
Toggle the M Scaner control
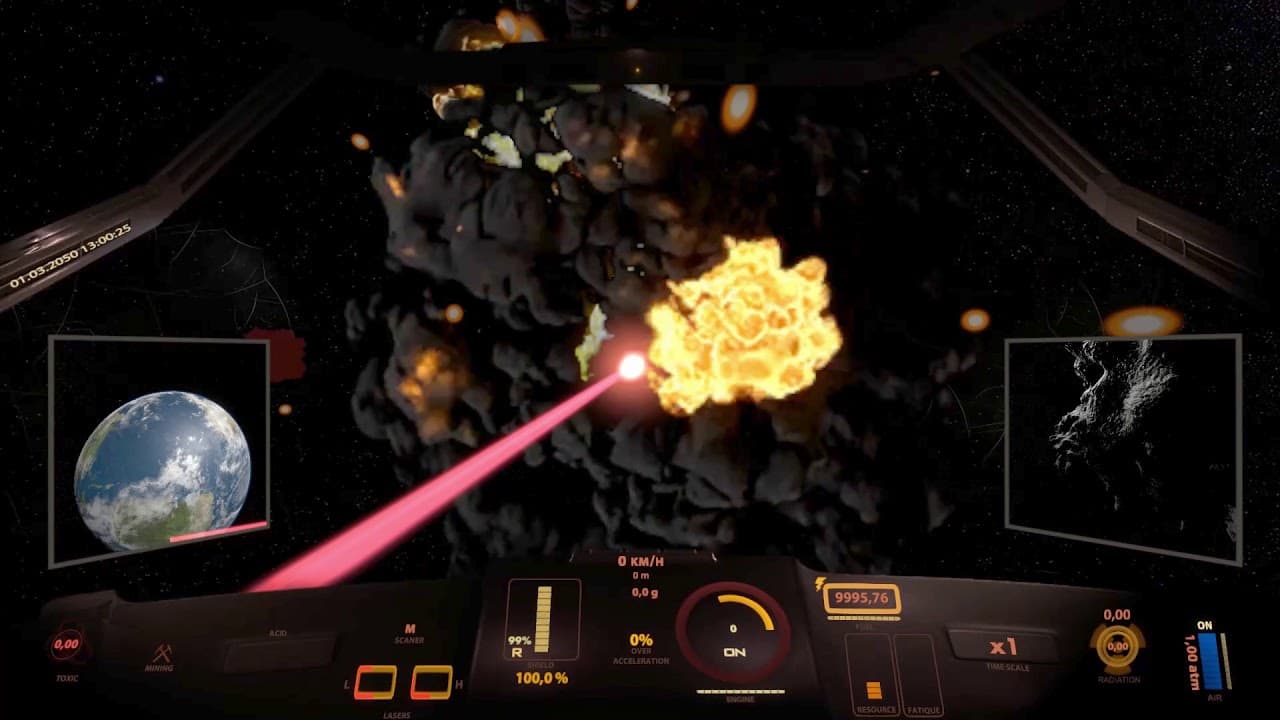409,633
